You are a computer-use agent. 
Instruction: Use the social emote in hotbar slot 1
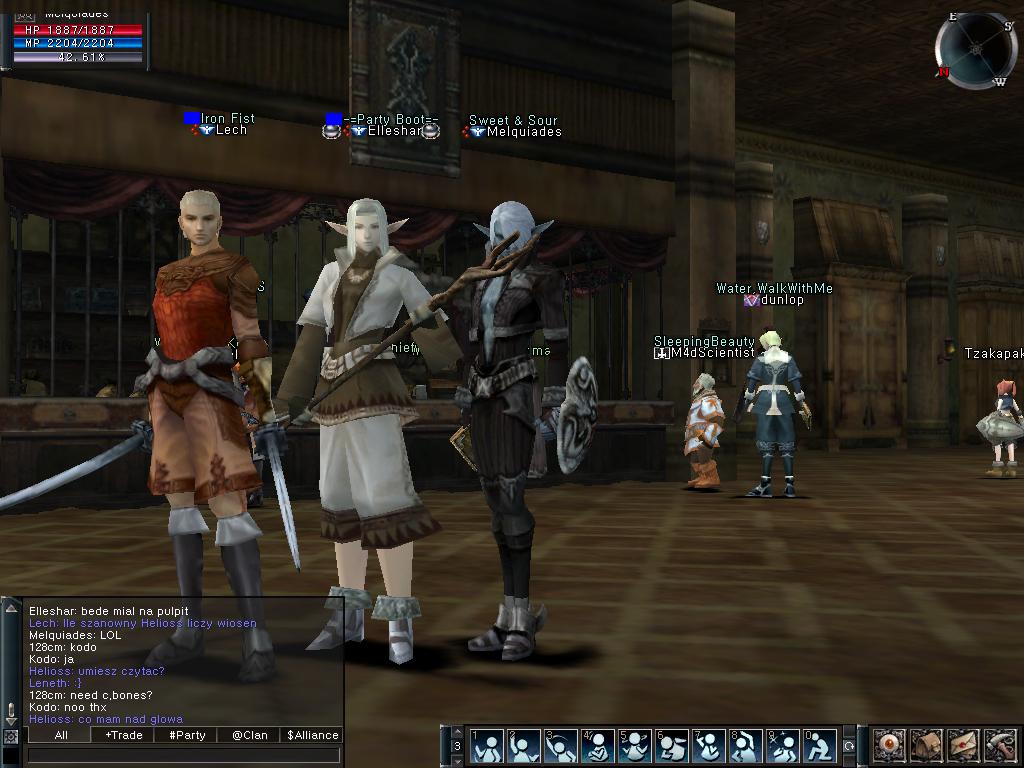pyautogui.click(x=487, y=746)
